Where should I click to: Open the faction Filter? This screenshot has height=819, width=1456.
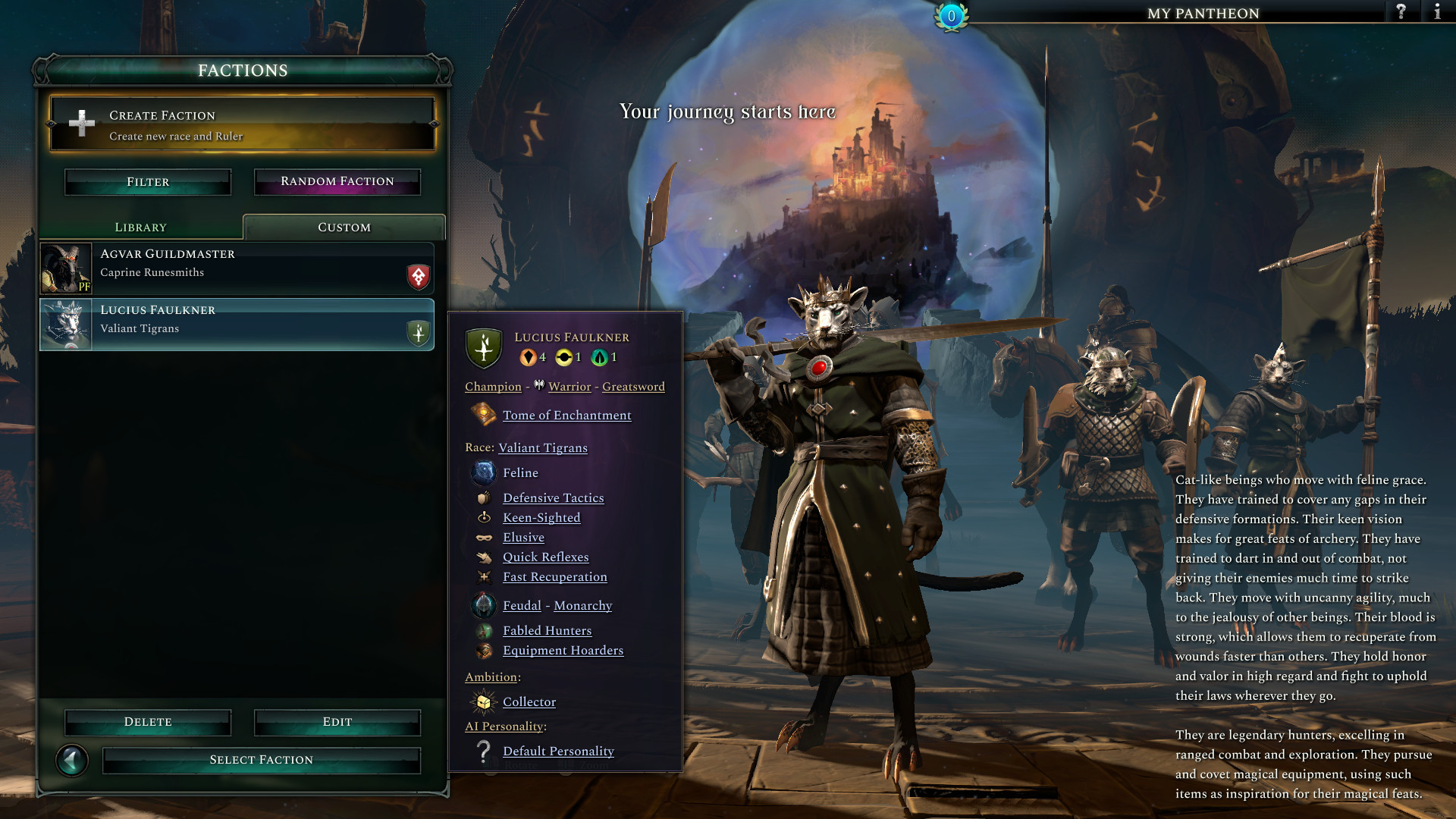pyautogui.click(x=148, y=182)
